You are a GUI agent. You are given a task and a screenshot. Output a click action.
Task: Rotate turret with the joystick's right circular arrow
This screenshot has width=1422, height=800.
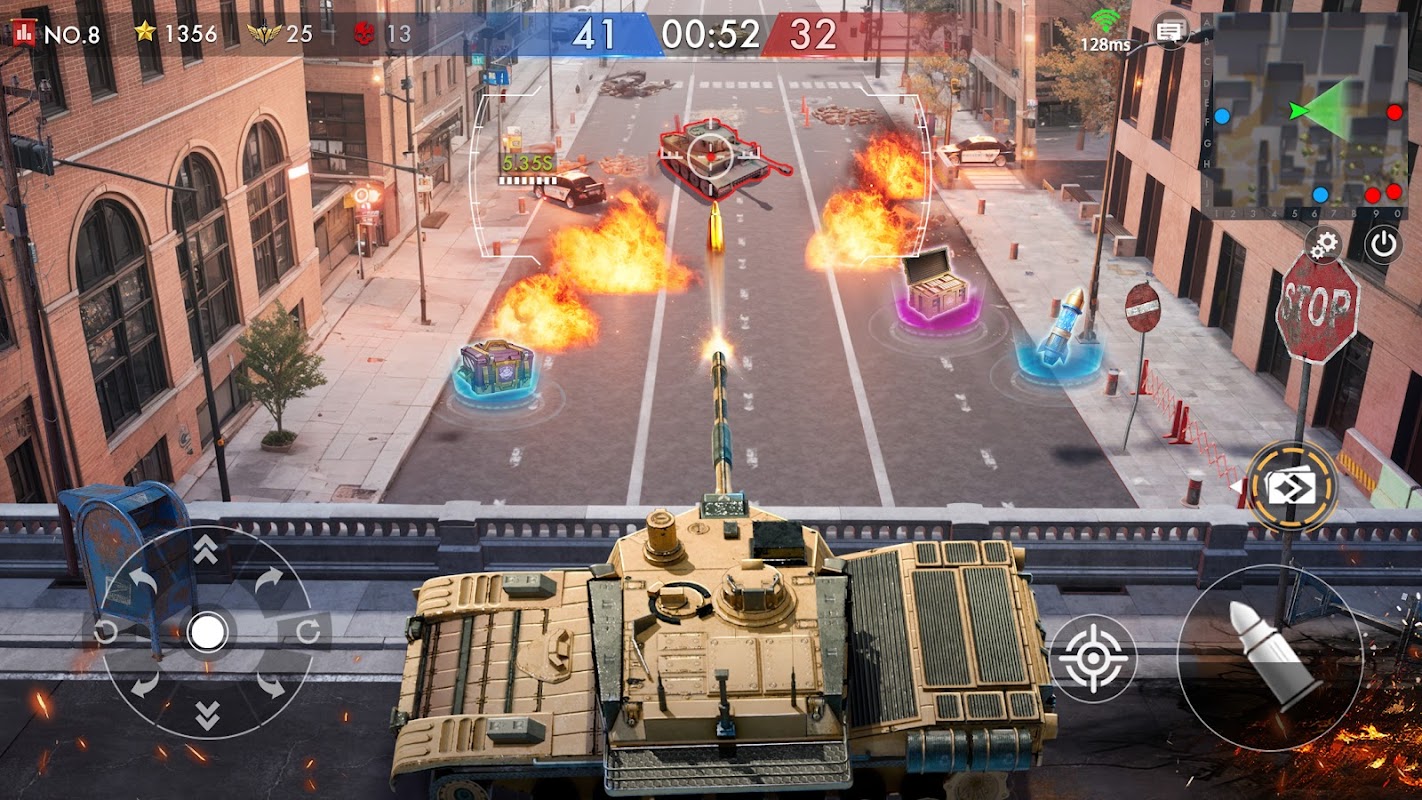point(308,632)
